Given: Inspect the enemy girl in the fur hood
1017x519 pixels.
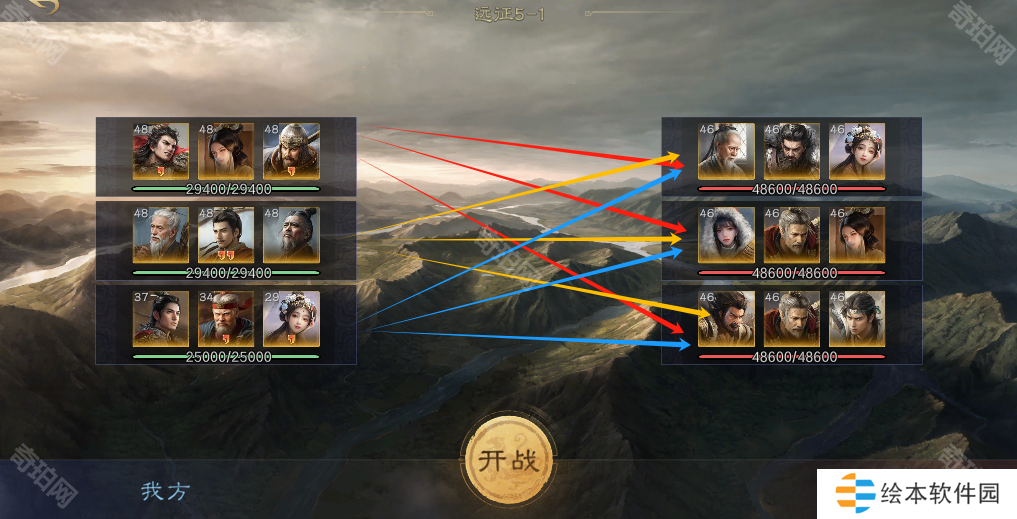Looking at the screenshot, I should click(x=726, y=235).
